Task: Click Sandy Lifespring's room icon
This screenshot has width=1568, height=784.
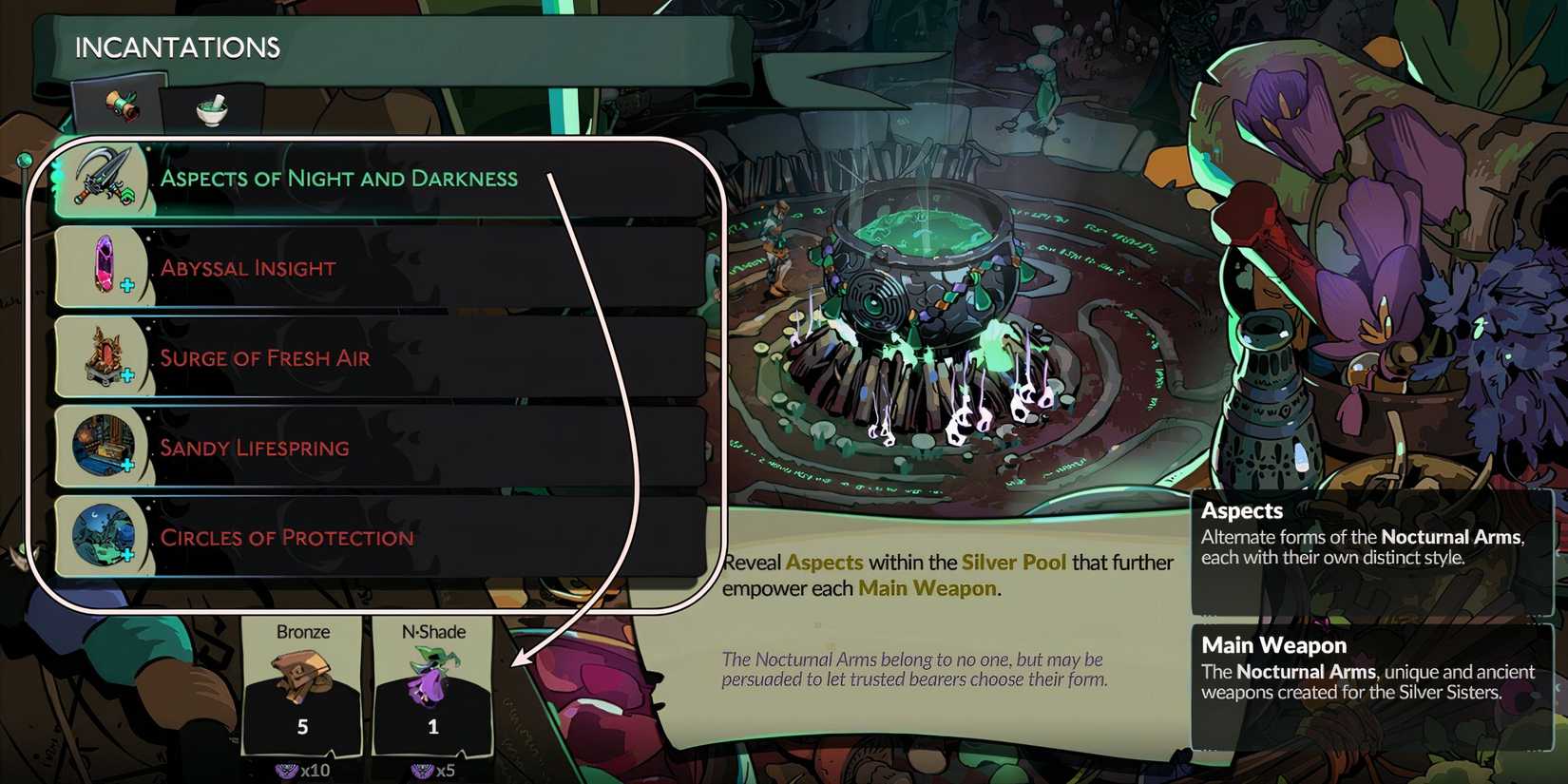Action: click(x=106, y=447)
